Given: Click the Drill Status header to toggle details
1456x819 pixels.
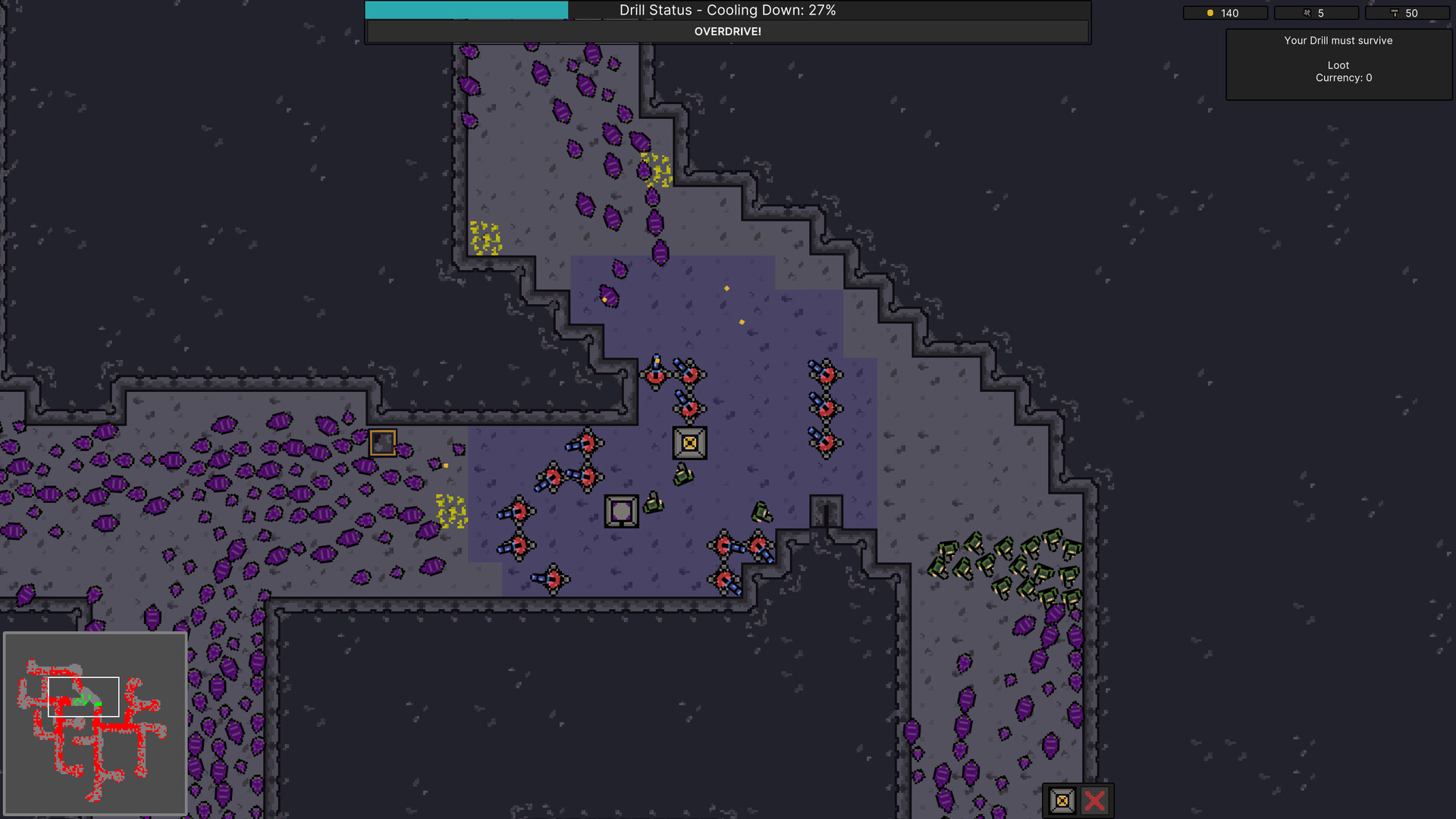Looking at the screenshot, I should (x=727, y=11).
